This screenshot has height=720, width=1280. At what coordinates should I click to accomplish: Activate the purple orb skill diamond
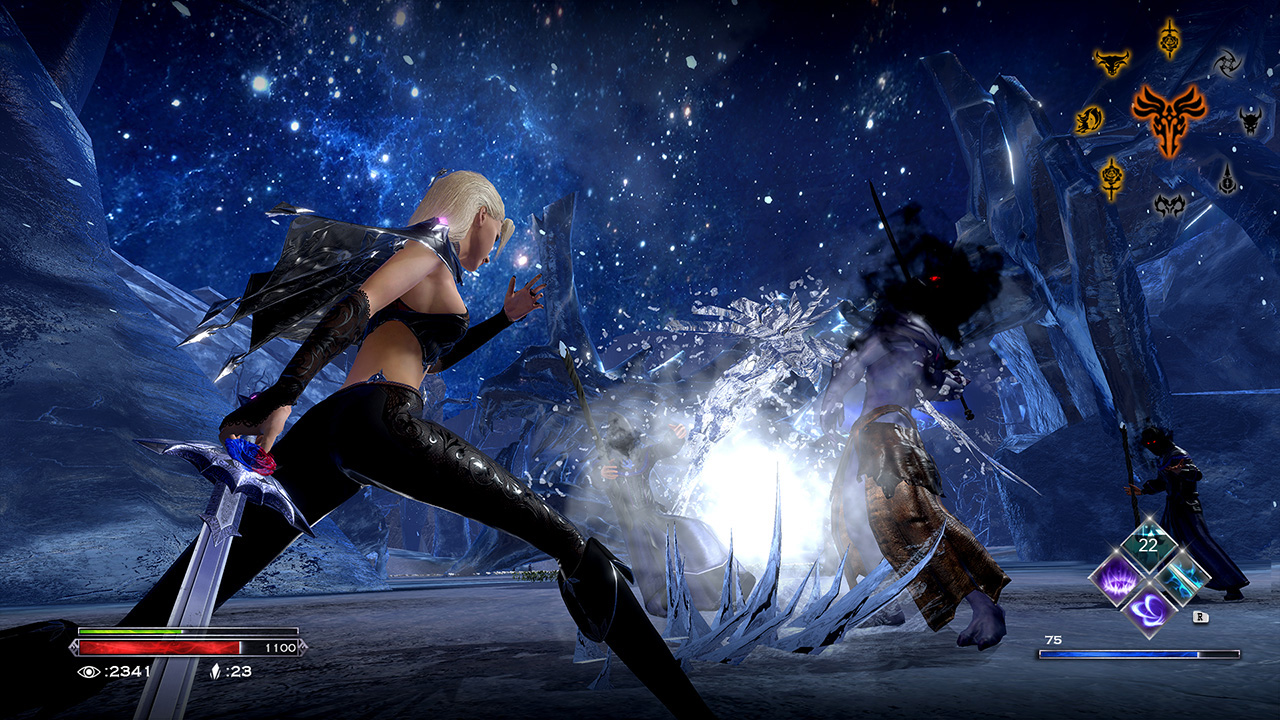click(1150, 611)
